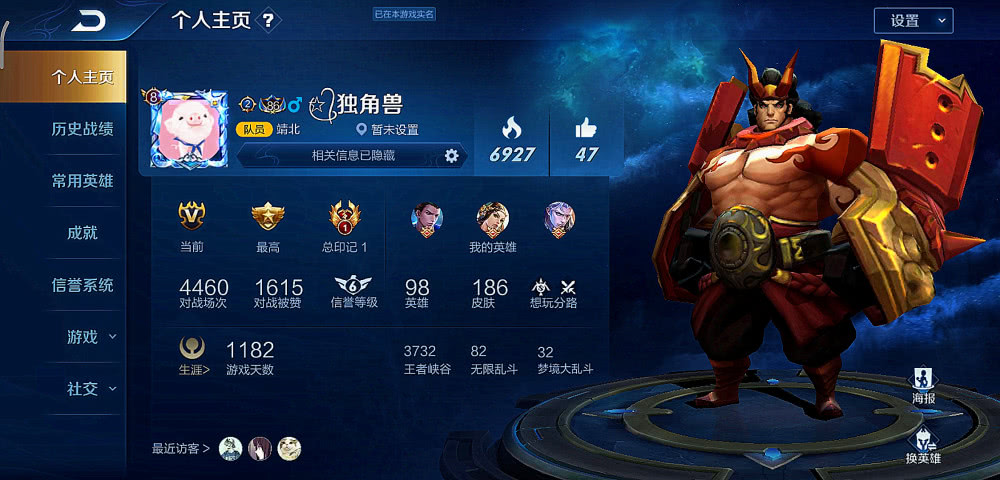
Task: Click the pig profile avatar
Action: pyautogui.click(x=189, y=128)
